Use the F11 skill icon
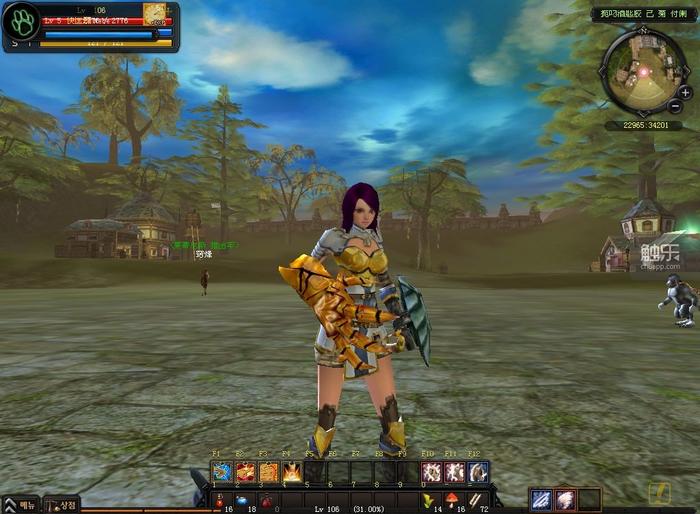Screen dimensions: 700x514 click(x=455, y=472)
